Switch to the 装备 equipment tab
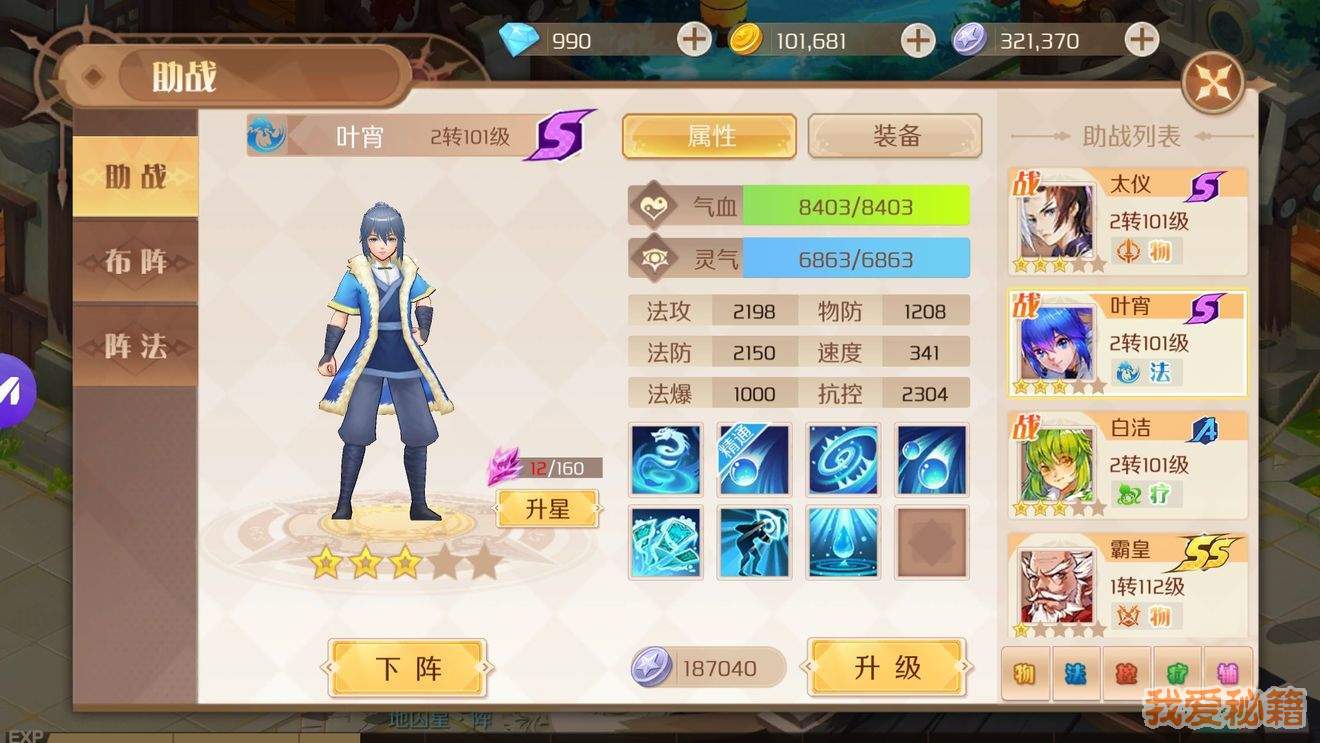Screen dimensions: 1320x743 [x=895, y=136]
